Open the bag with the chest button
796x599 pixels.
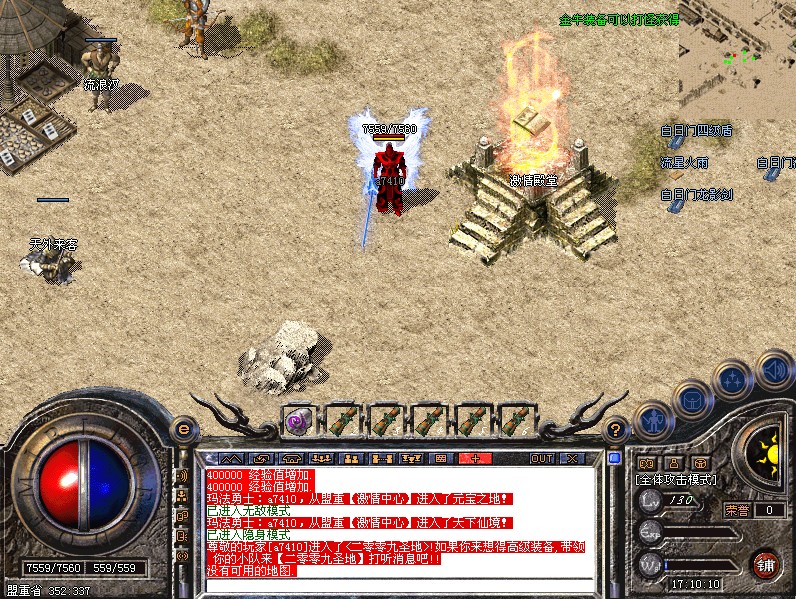tap(692, 400)
